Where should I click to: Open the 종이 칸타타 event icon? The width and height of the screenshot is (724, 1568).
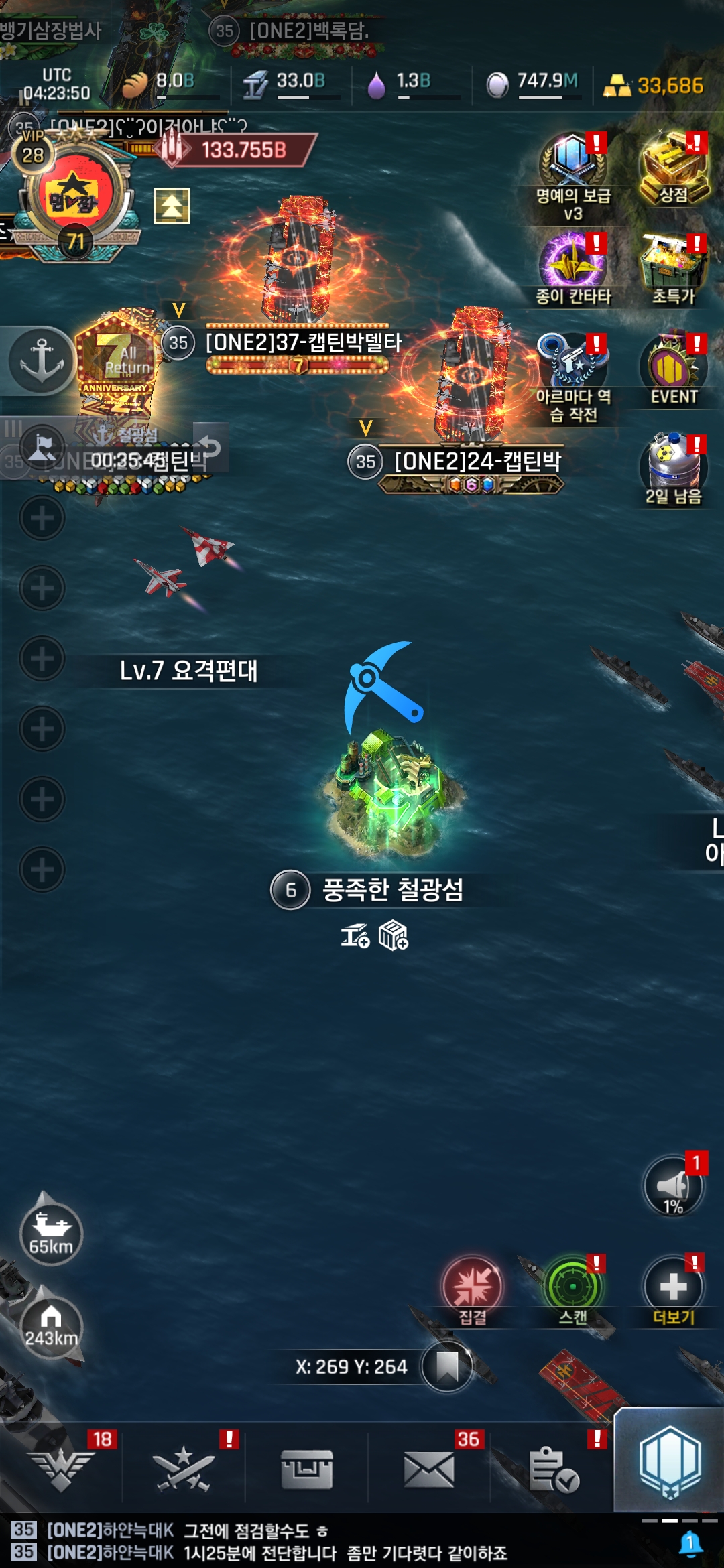573,265
